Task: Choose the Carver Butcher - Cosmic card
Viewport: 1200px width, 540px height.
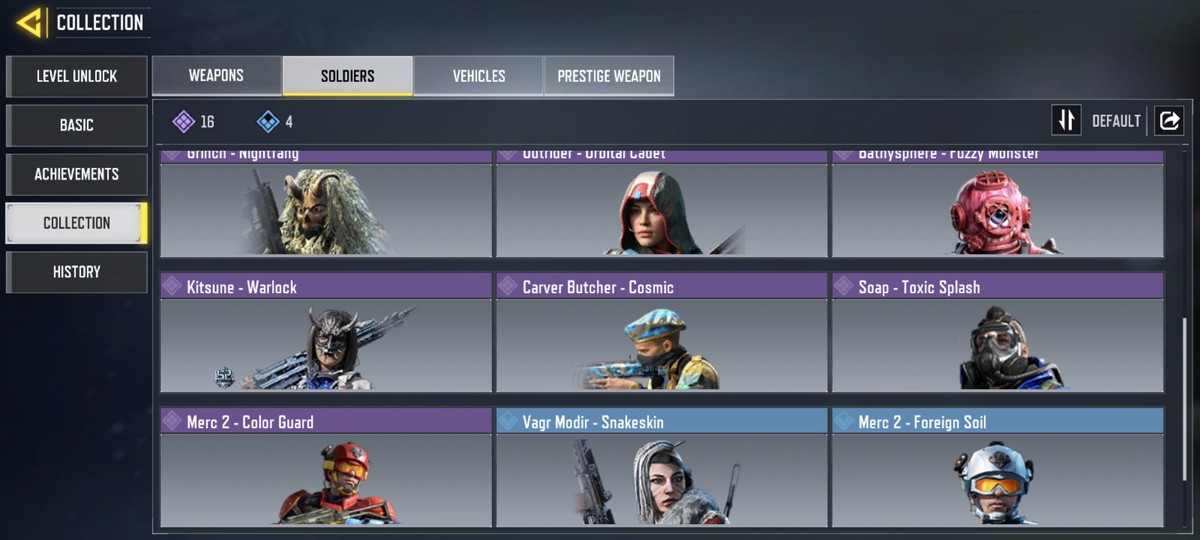Action: (x=662, y=333)
